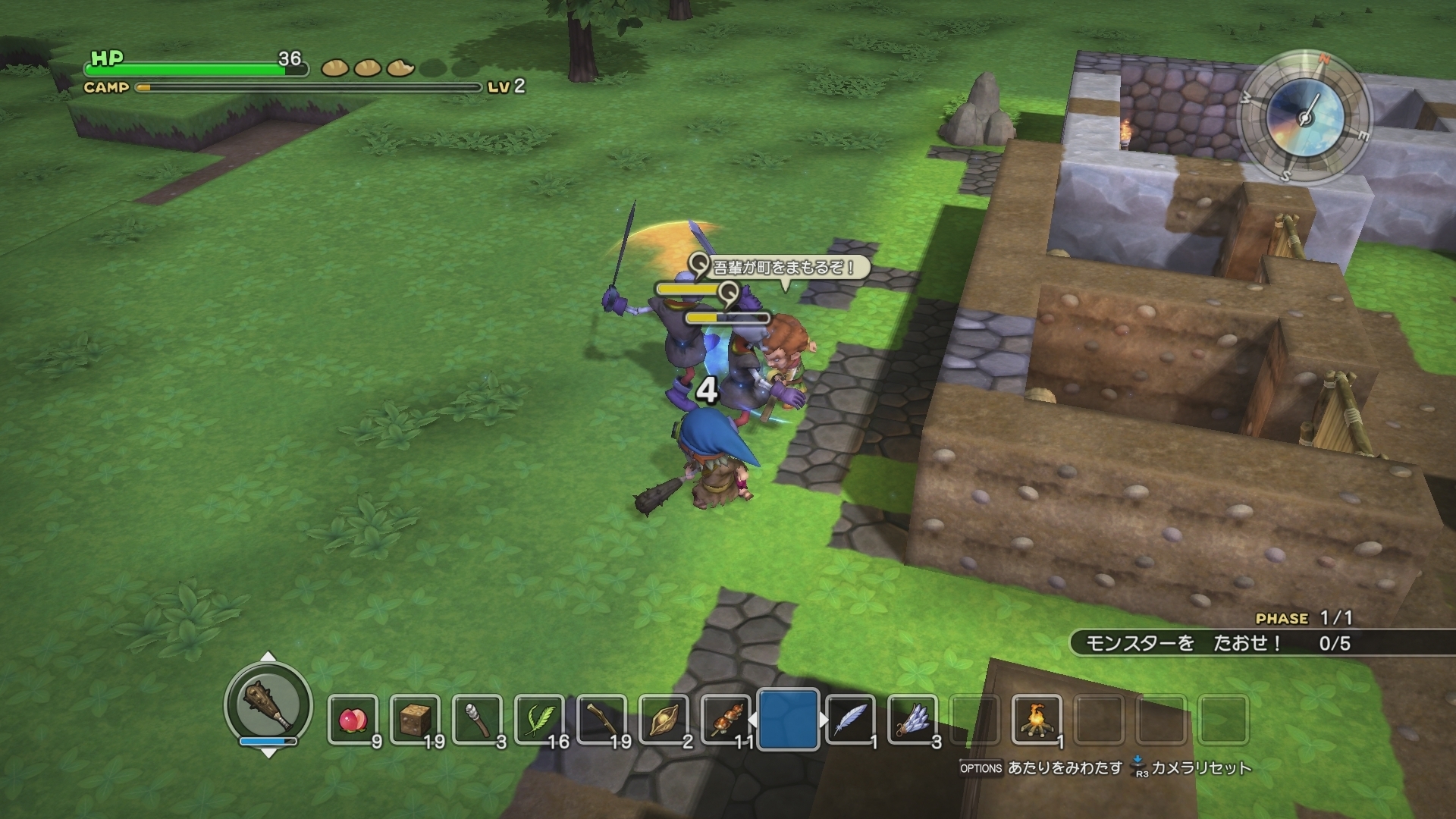The image size is (1456, 819).
Task: Click the CAMP level progress bar
Action: (303, 87)
